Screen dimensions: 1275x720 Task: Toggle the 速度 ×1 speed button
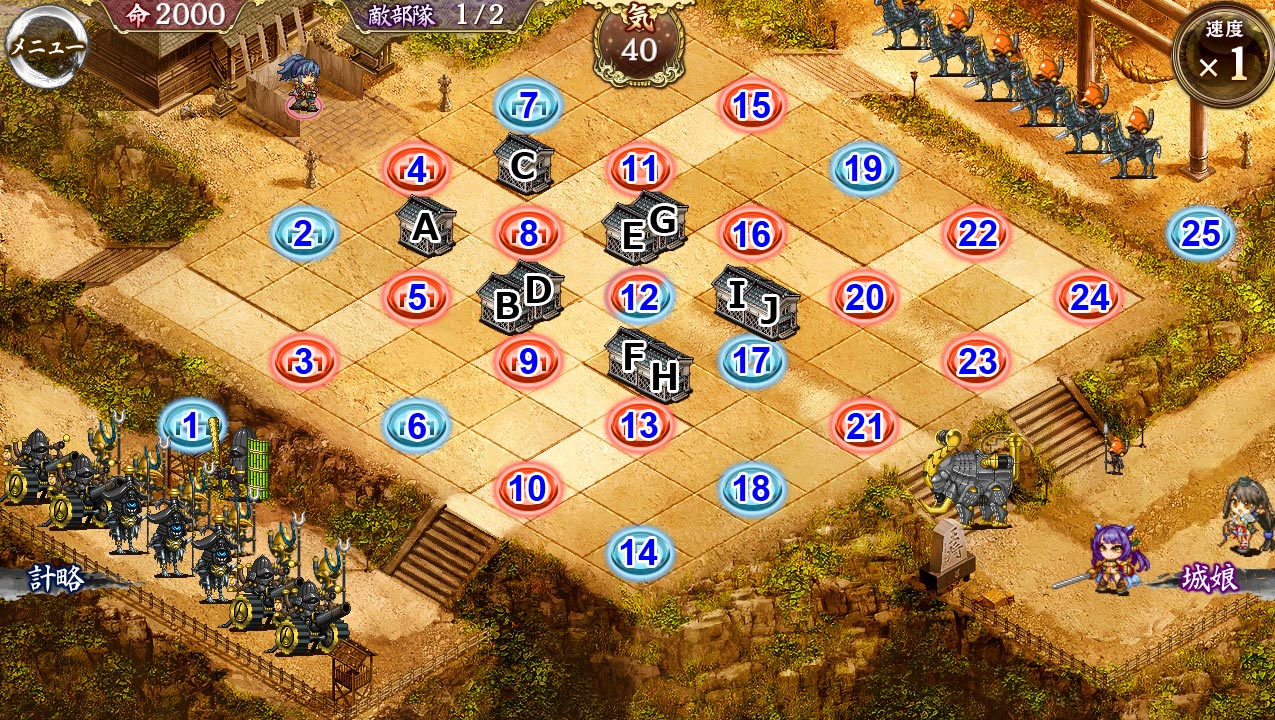pos(1225,55)
